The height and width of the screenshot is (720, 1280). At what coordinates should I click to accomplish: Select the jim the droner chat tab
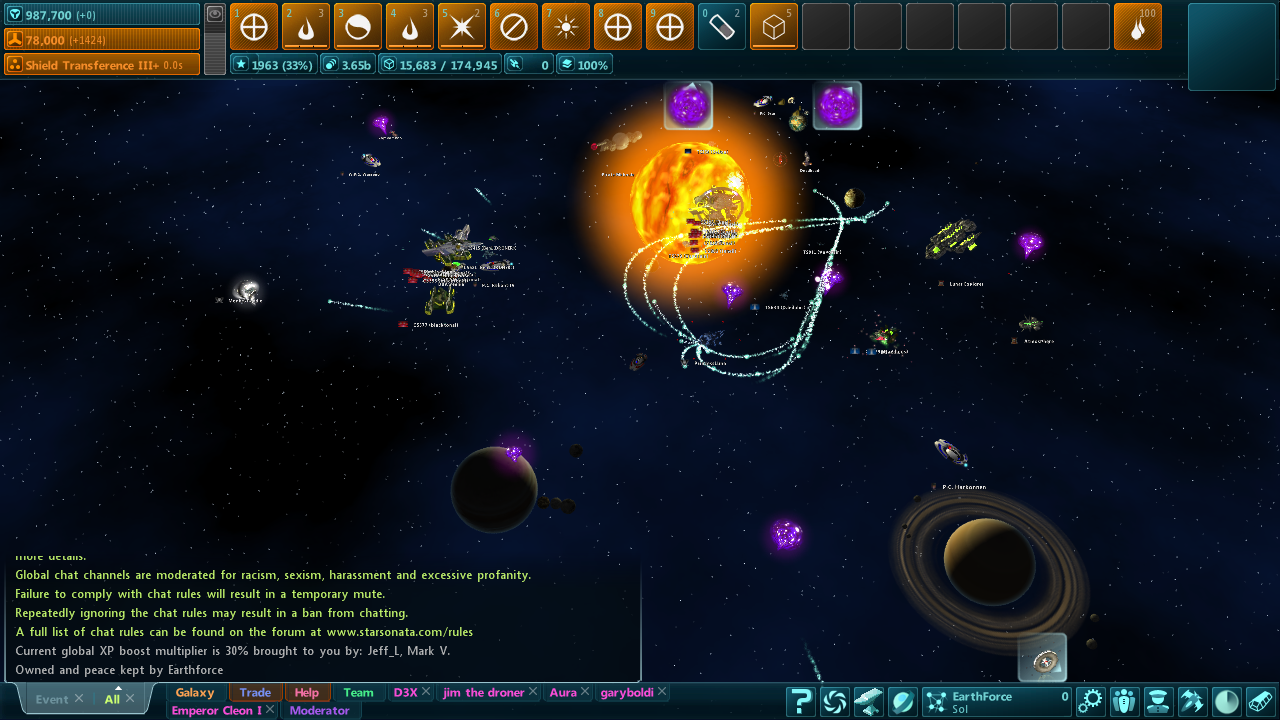point(484,692)
